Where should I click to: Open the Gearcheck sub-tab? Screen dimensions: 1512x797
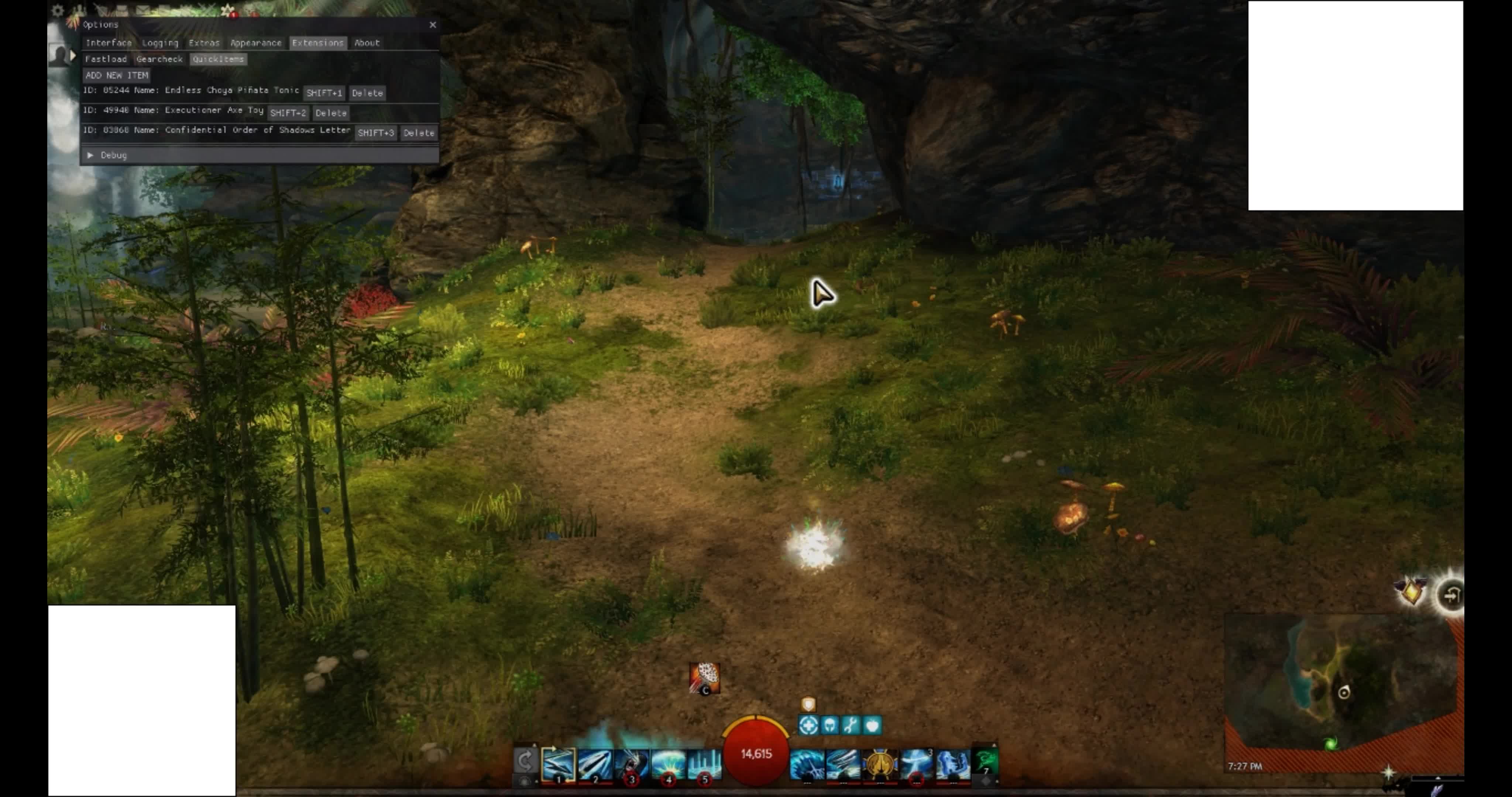click(159, 59)
